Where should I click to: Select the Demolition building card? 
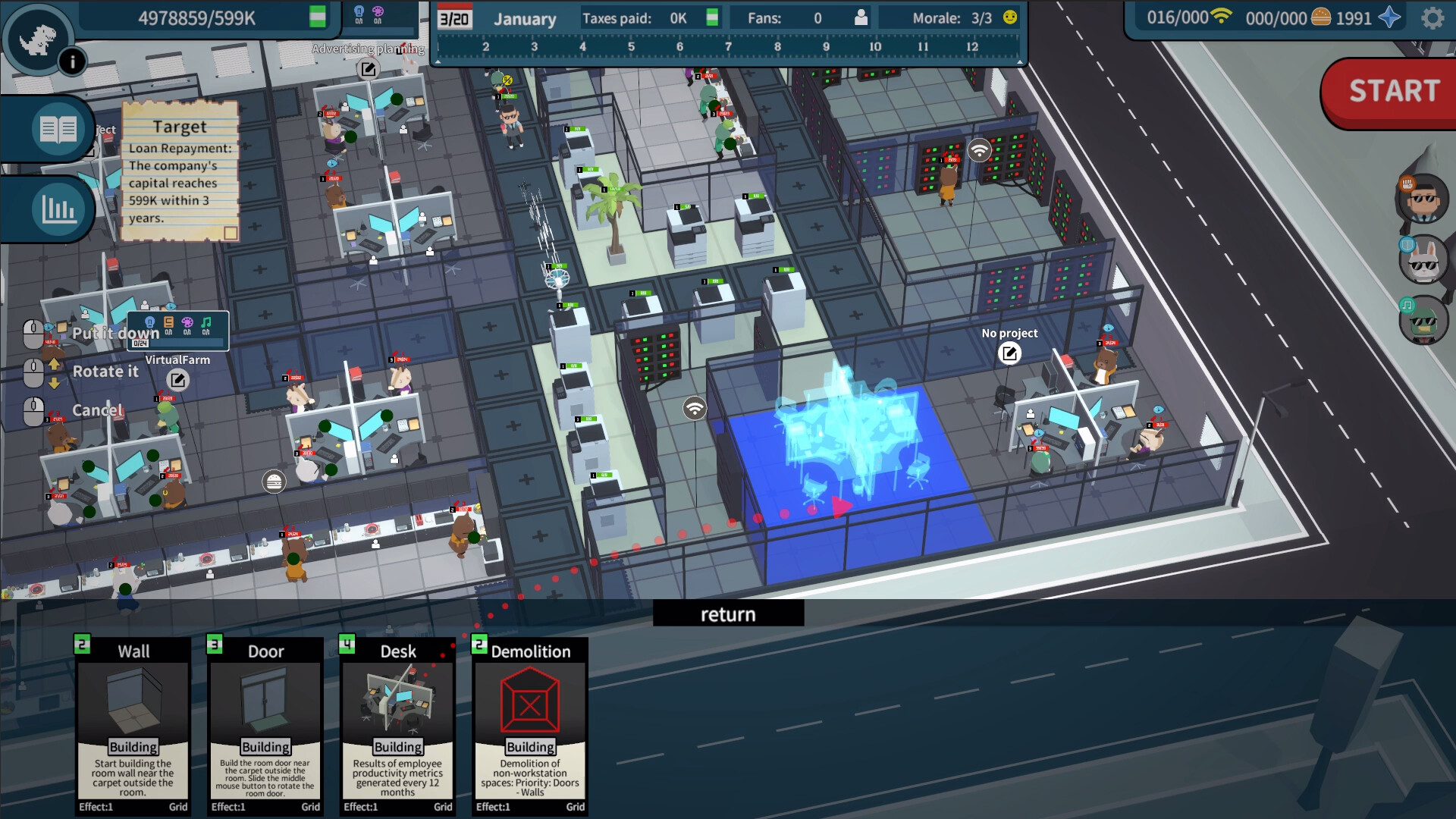pyautogui.click(x=530, y=726)
